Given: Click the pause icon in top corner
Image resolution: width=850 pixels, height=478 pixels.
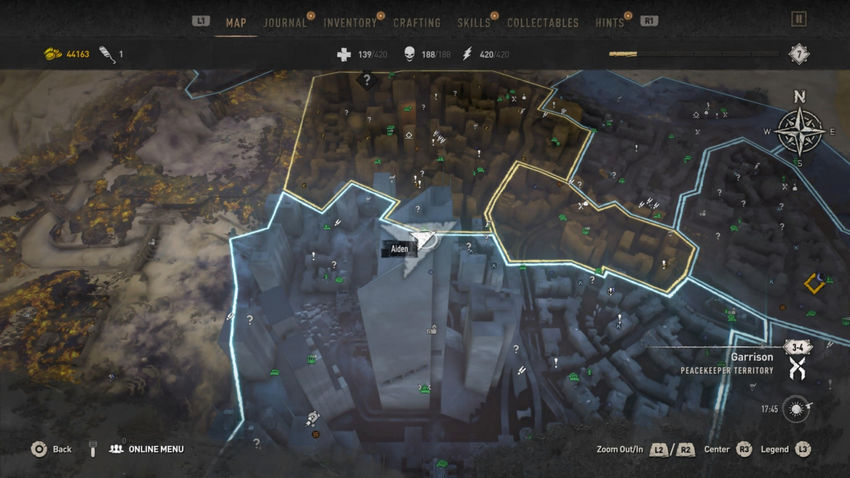Looking at the screenshot, I should pos(798,19).
